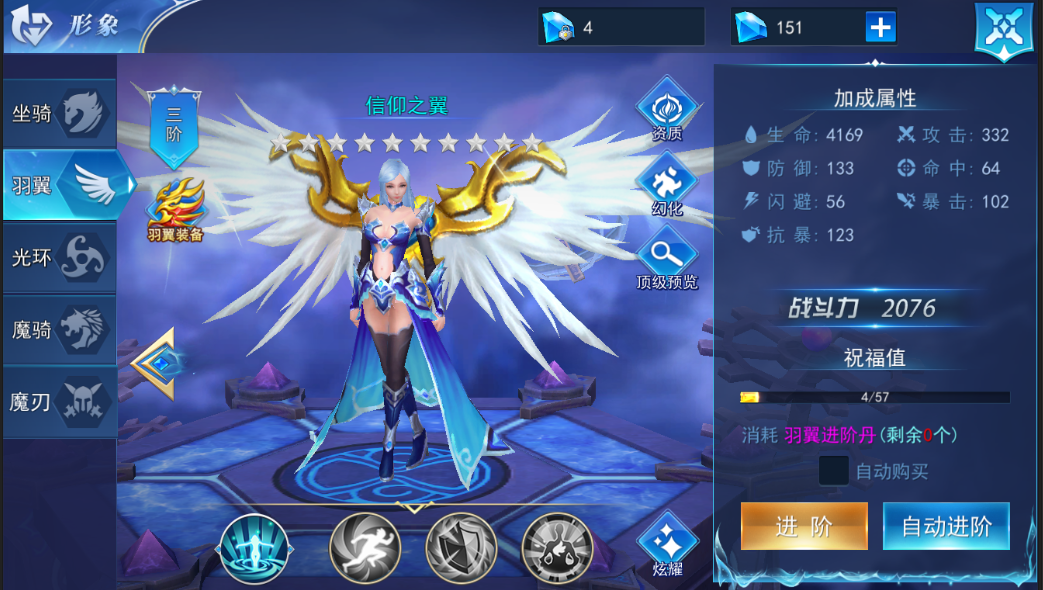The image size is (1043, 590).
Task: Show the 顶级预览 top-tier preview
Action: click(x=667, y=255)
